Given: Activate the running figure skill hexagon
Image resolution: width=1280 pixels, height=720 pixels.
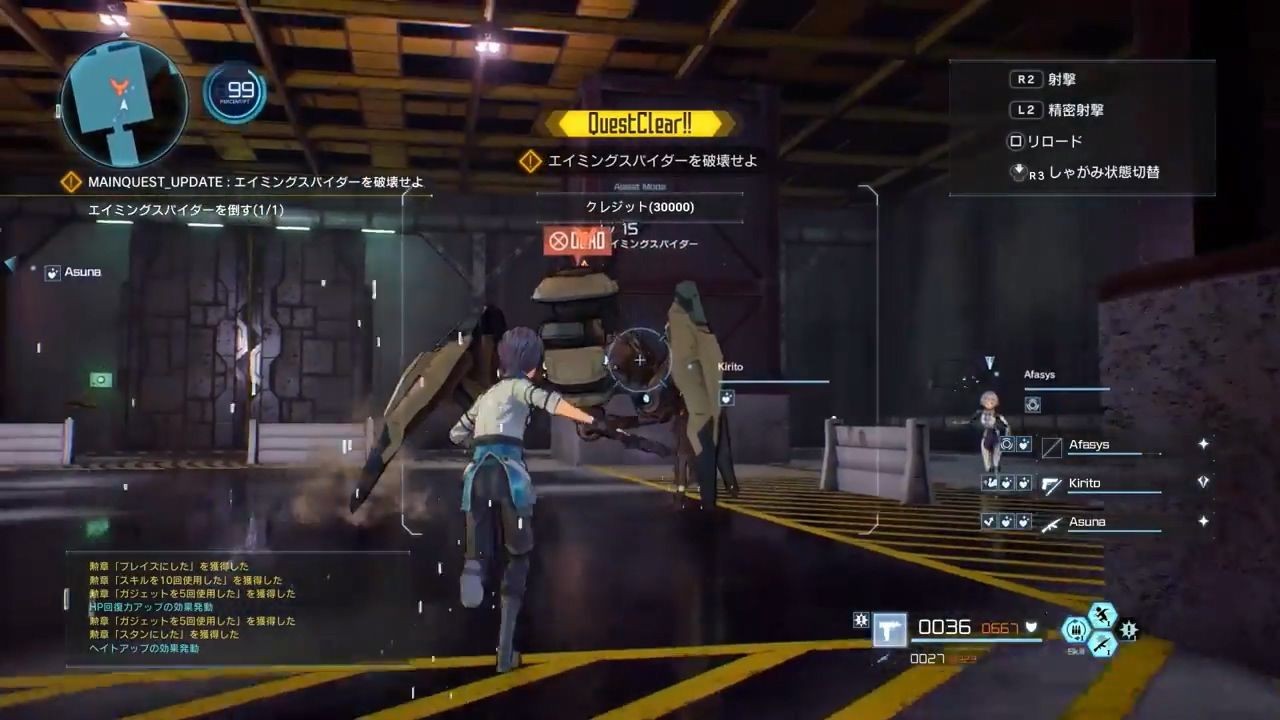Looking at the screenshot, I should (1102, 616).
